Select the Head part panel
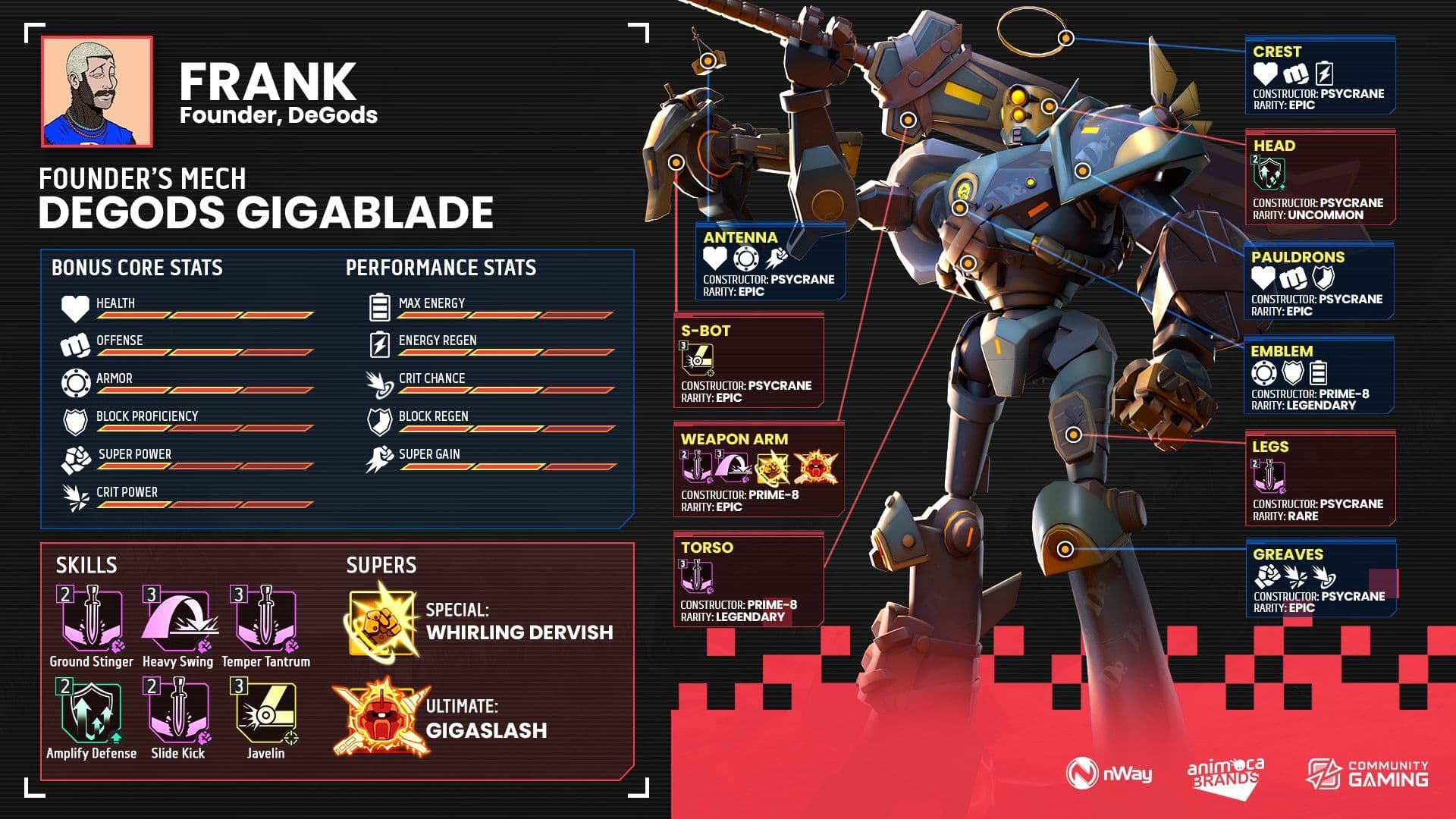Viewport: 1456px width, 819px height. [1319, 178]
